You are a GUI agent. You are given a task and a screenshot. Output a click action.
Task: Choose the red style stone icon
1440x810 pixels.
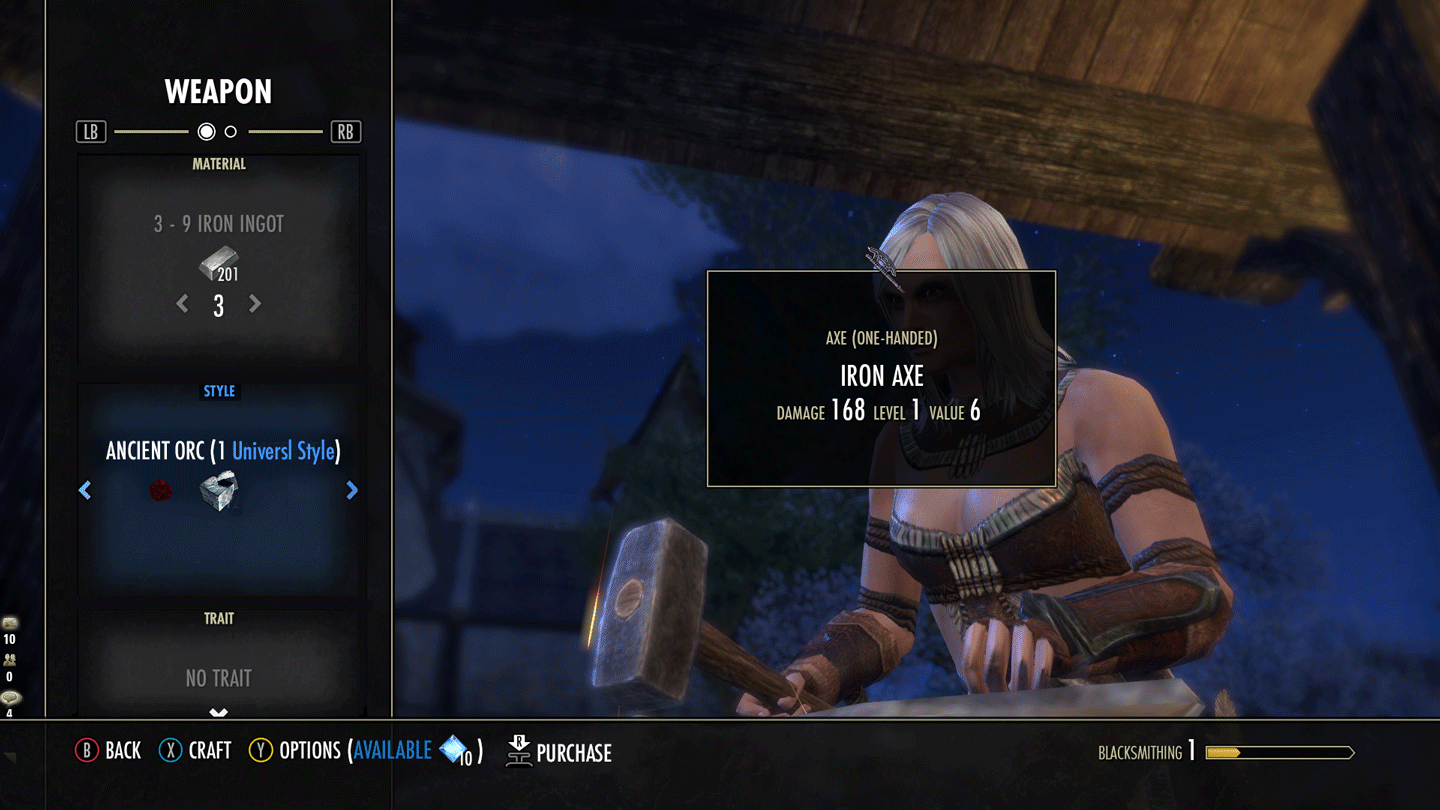[161, 491]
